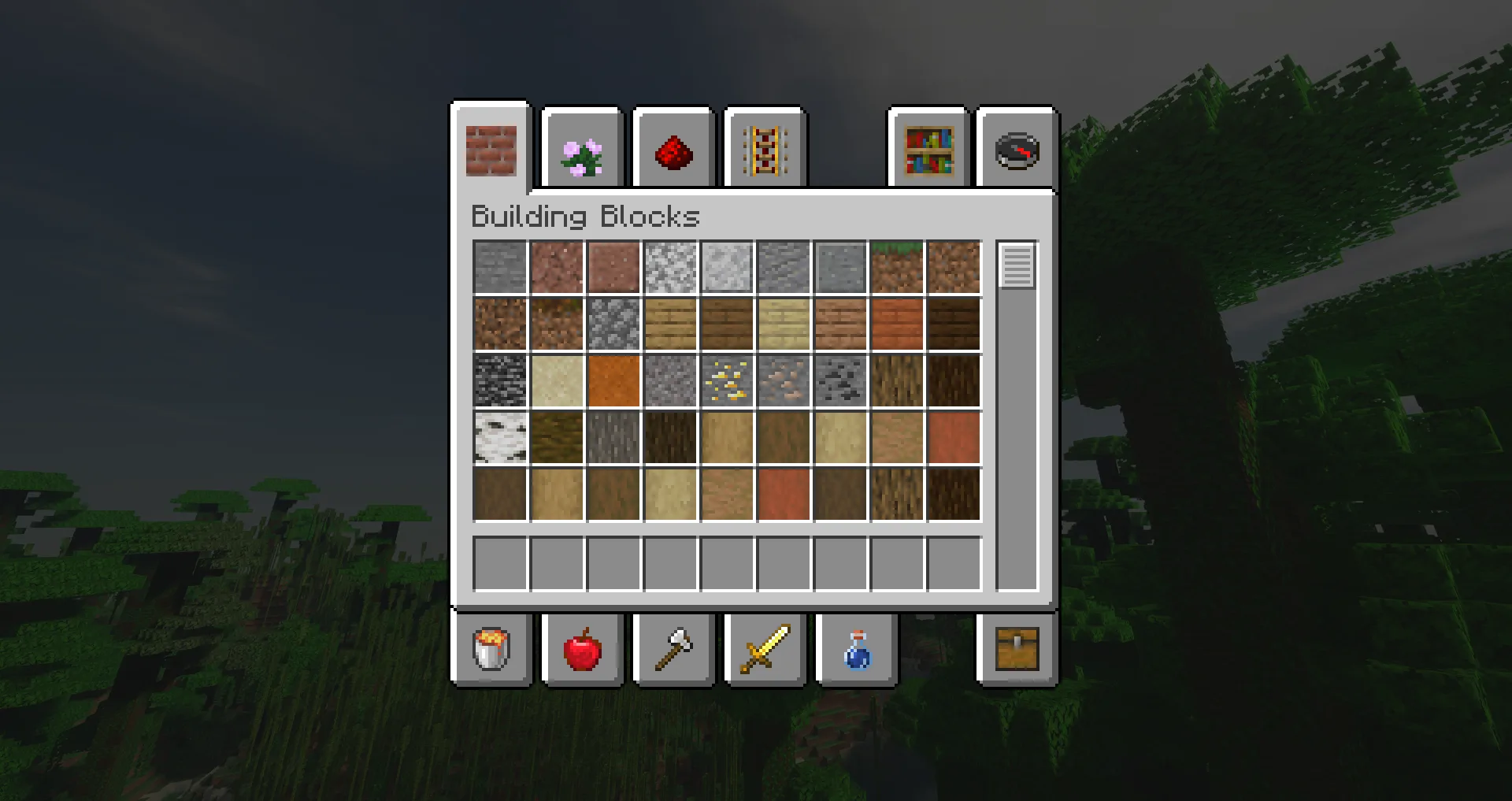Pick the grass block from the top row

pos(896,266)
